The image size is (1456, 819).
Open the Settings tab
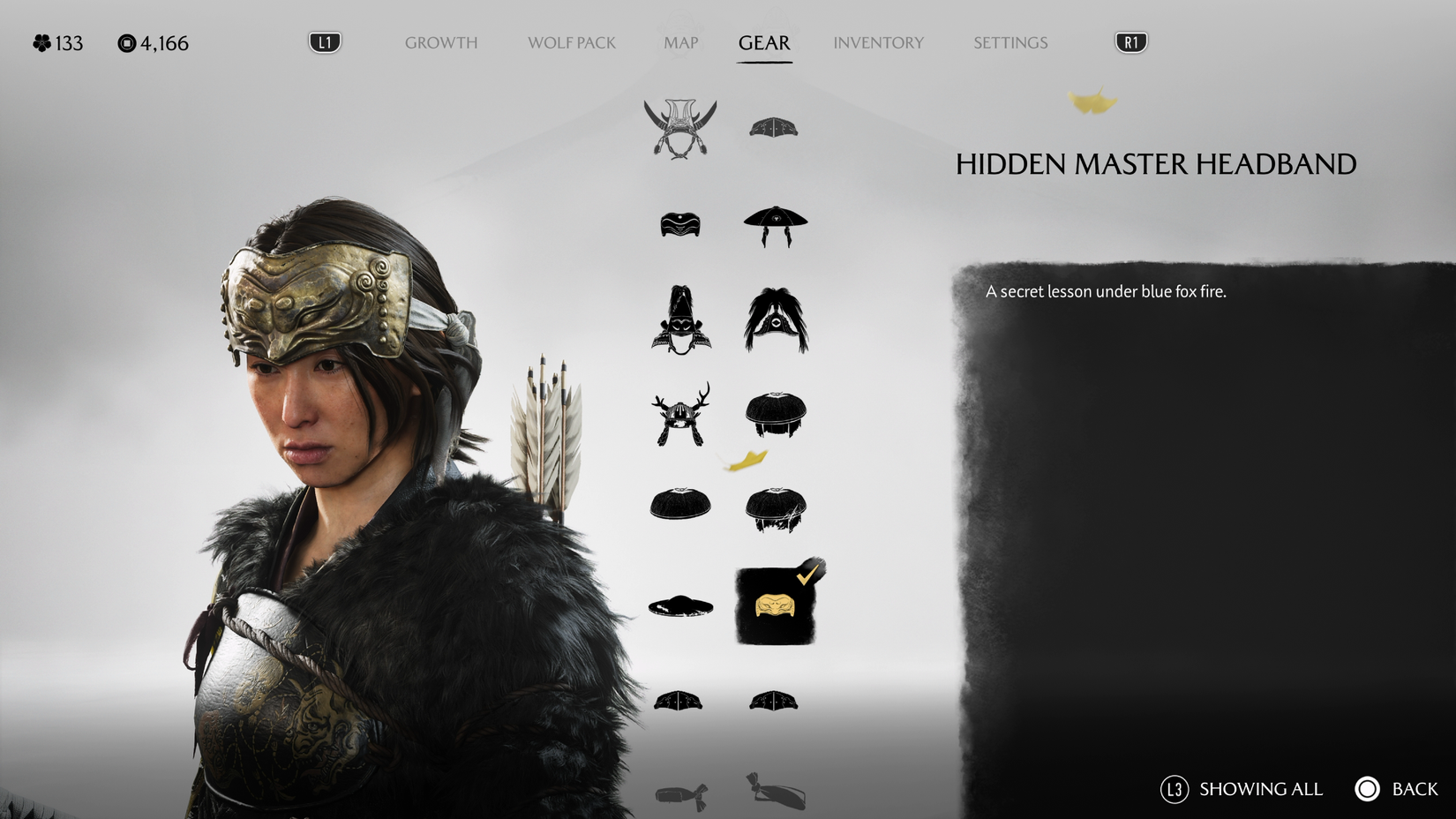pyautogui.click(x=1009, y=42)
